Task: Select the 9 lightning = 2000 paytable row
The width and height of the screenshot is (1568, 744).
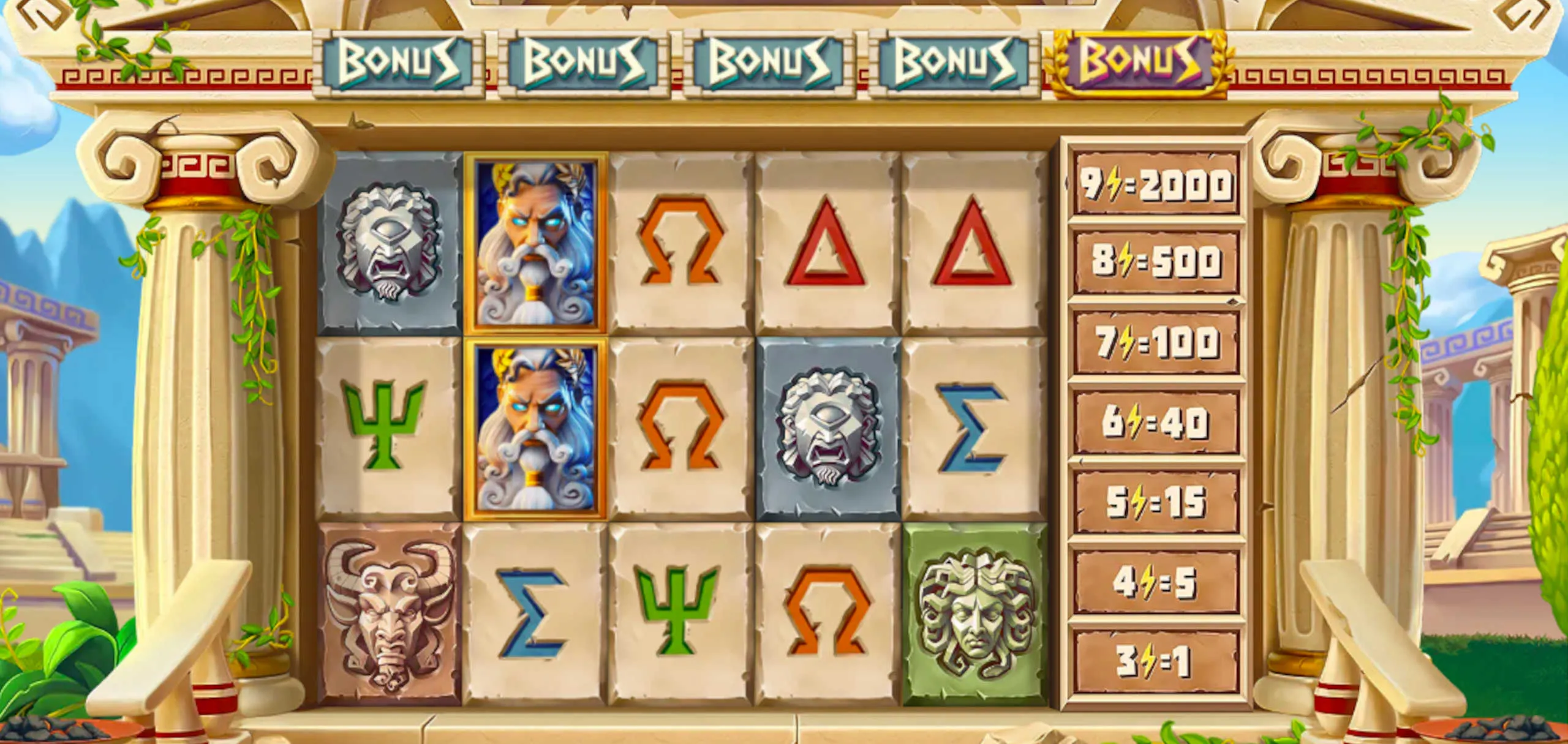Action: [x=1156, y=184]
